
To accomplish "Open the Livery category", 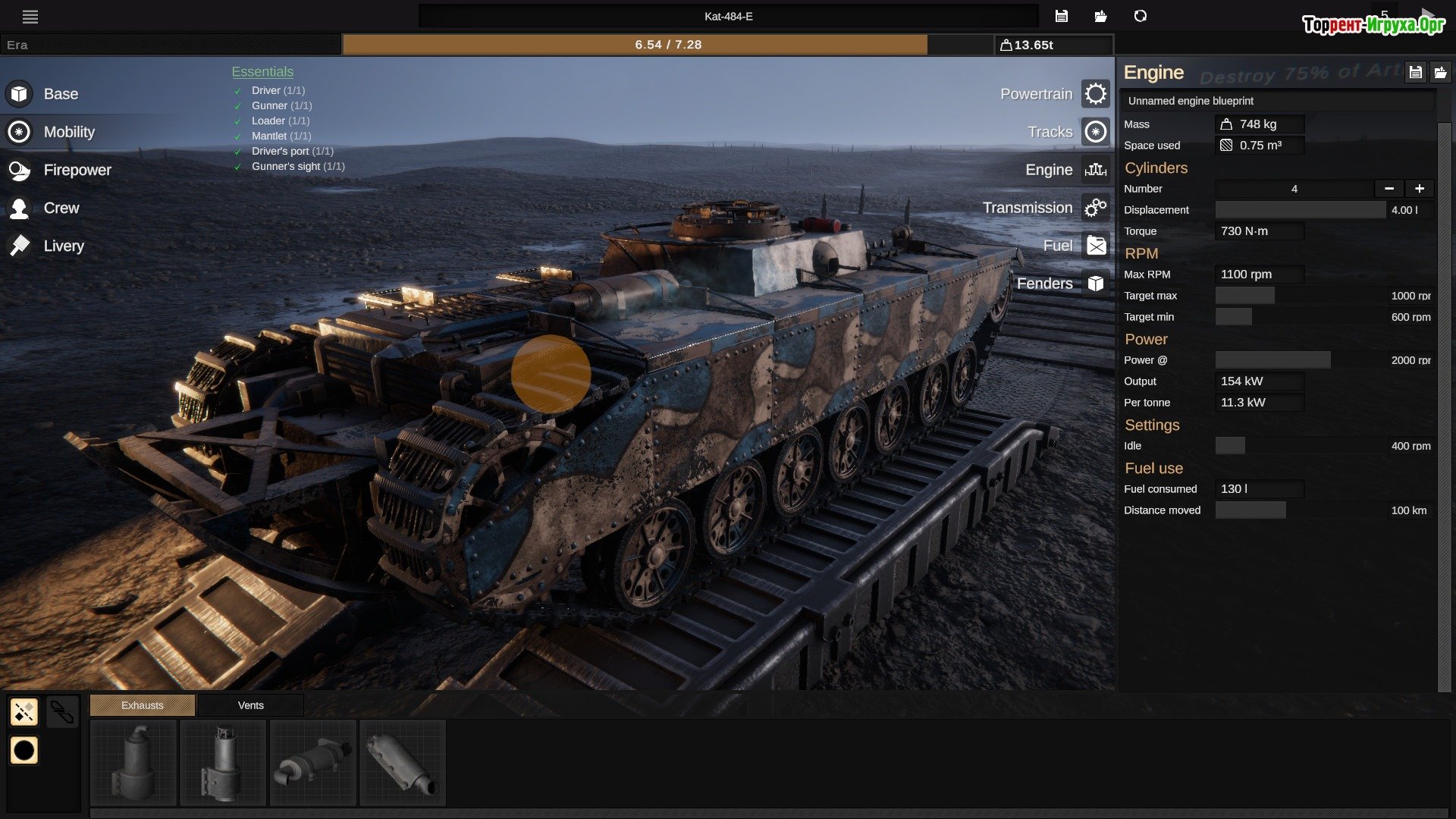I will click(x=64, y=246).
